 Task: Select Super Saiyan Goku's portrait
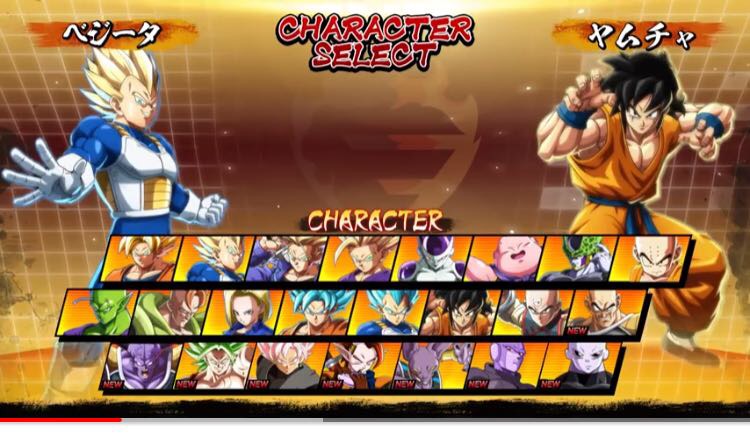140,258
